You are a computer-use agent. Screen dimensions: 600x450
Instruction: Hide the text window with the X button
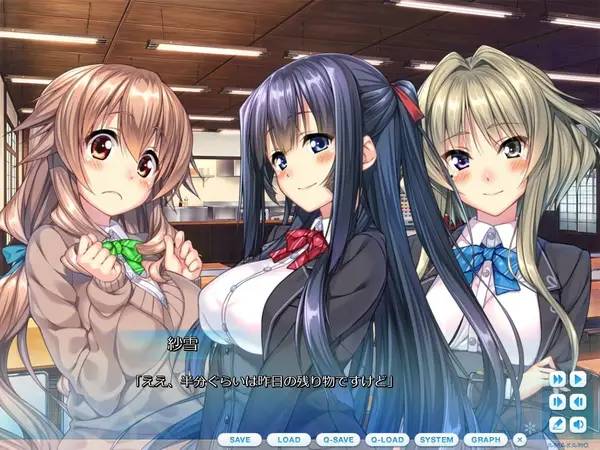(x=520, y=439)
